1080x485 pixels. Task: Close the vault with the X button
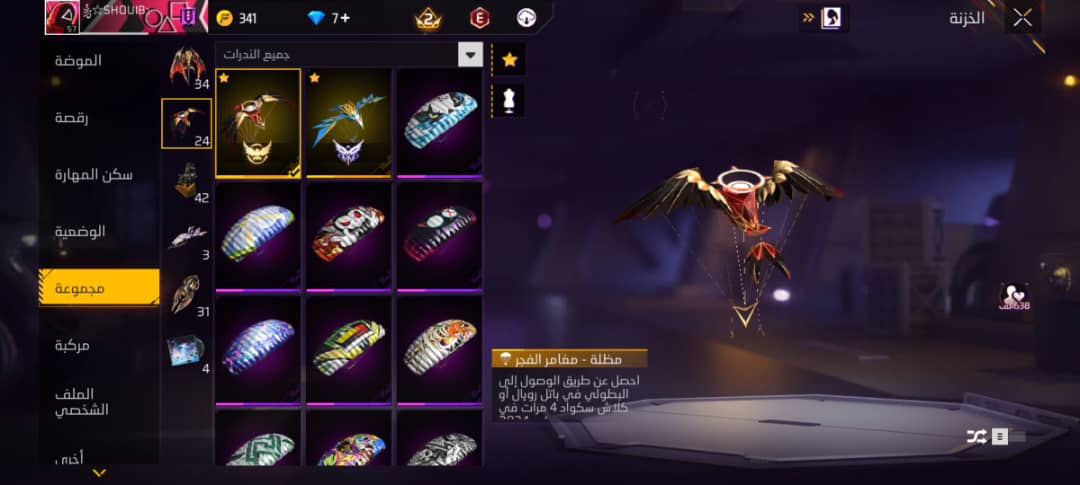point(1022,17)
